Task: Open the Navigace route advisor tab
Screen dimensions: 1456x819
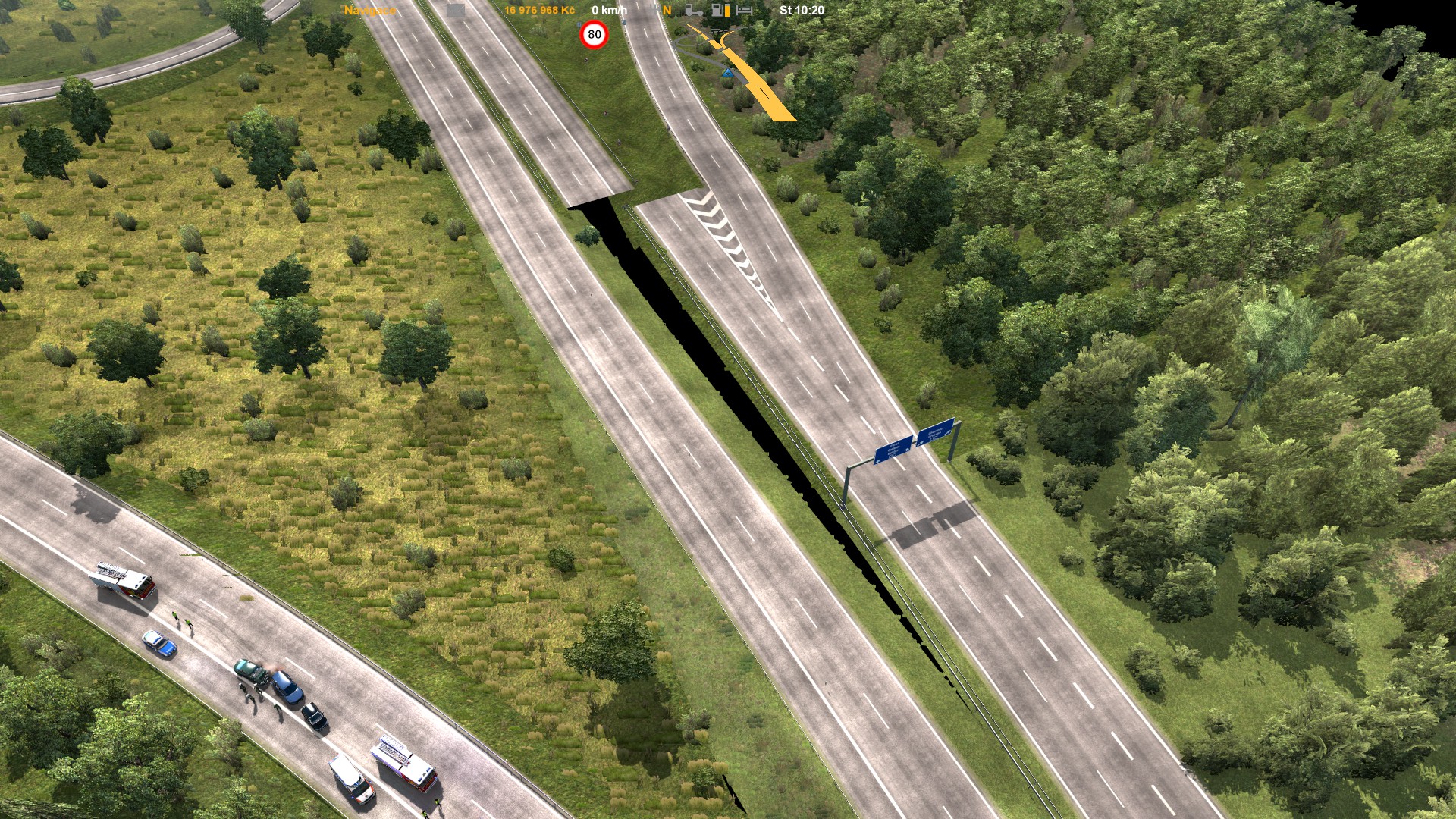Action: [370, 11]
